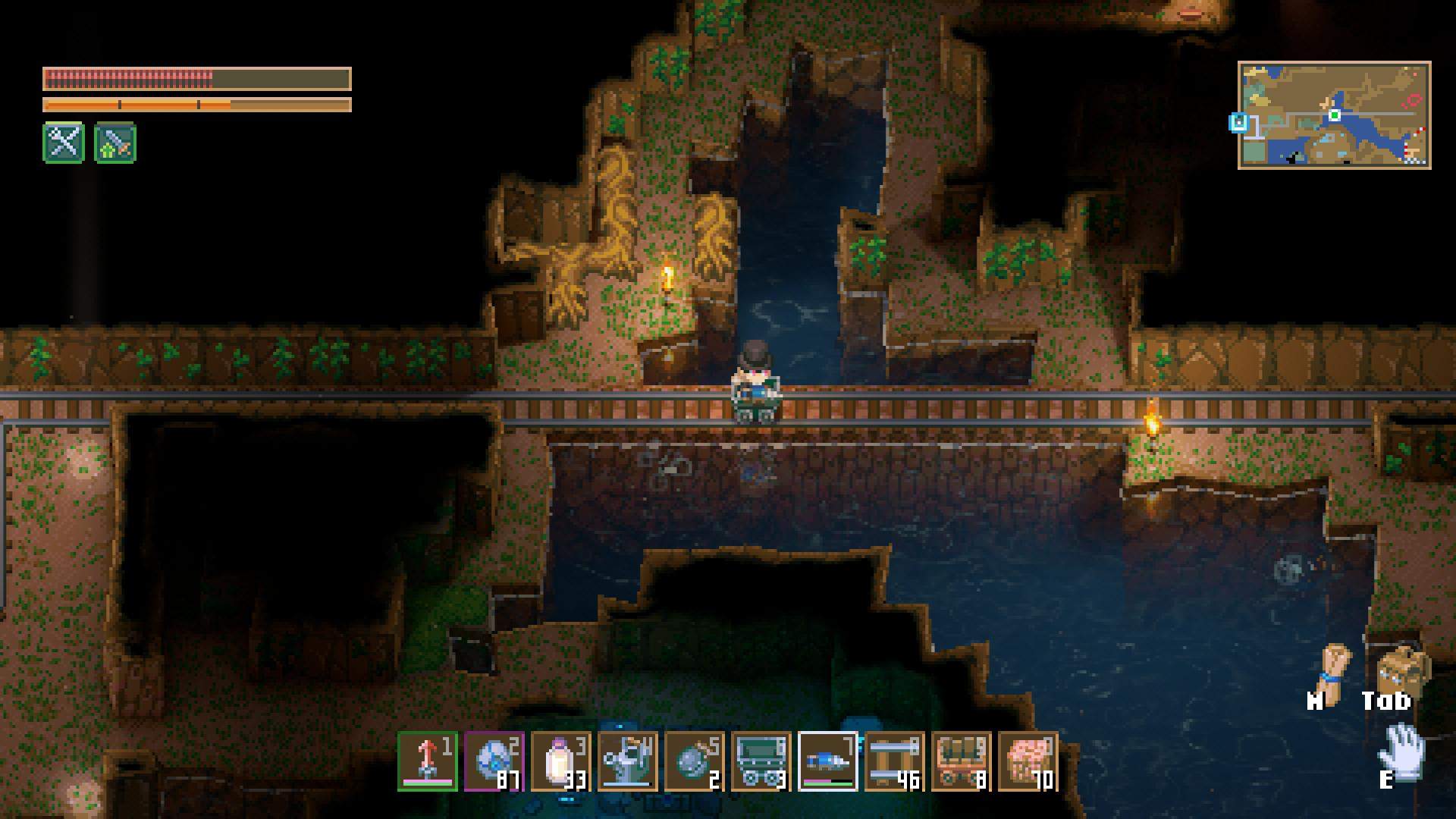
Task: Choose the rail track stack of 46
Action: (x=895, y=761)
